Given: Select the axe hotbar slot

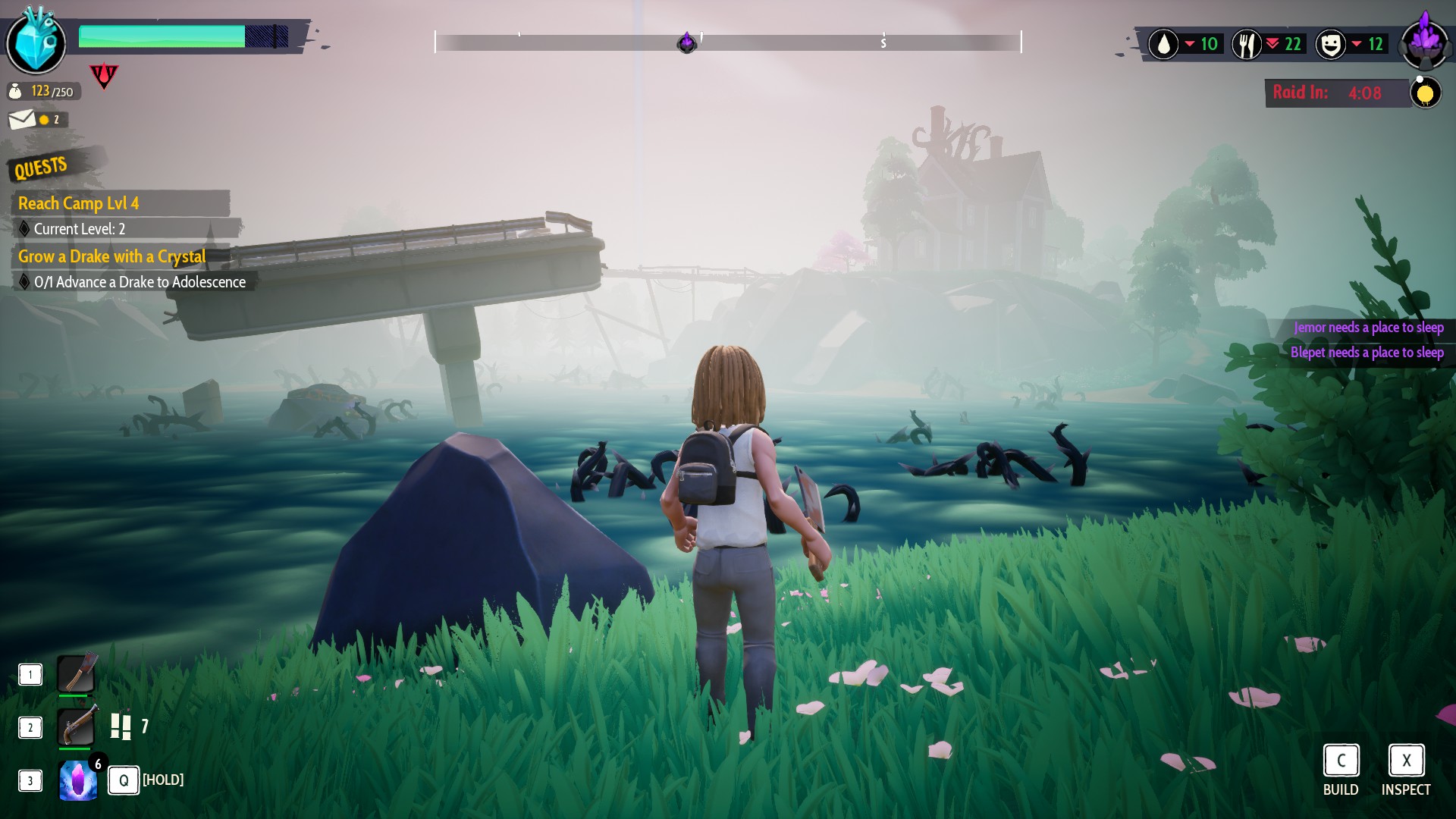Looking at the screenshot, I should [77, 673].
